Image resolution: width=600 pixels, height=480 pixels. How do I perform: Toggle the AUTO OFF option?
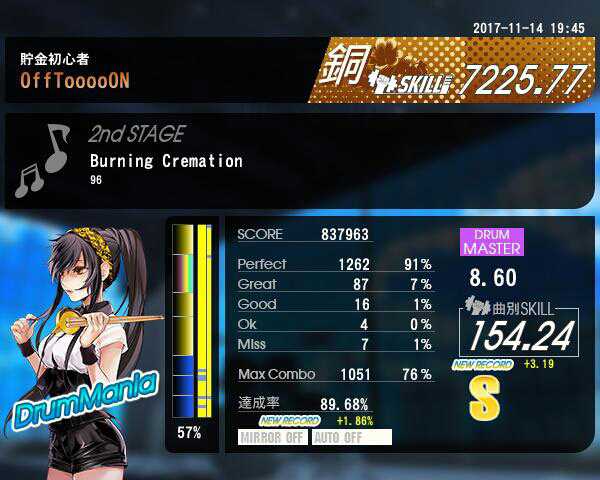click(351, 437)
